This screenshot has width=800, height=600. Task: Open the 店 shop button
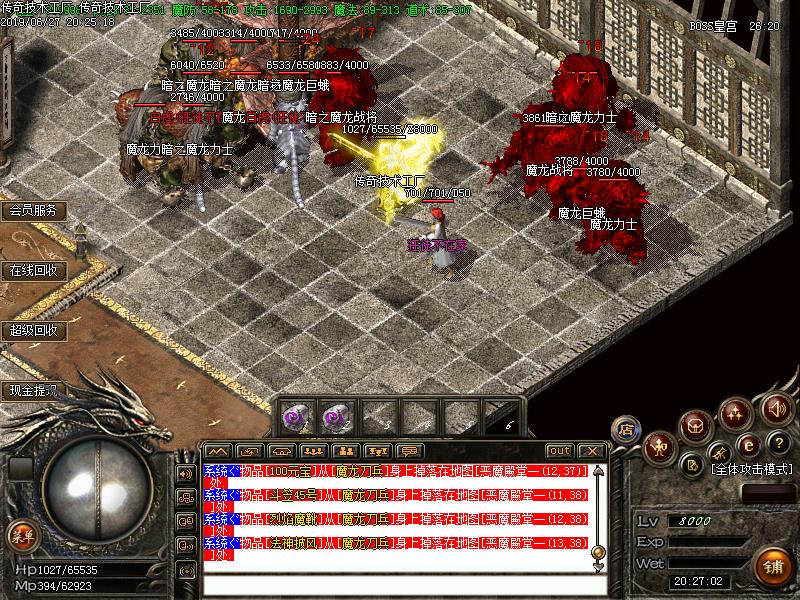click(626, 428)
